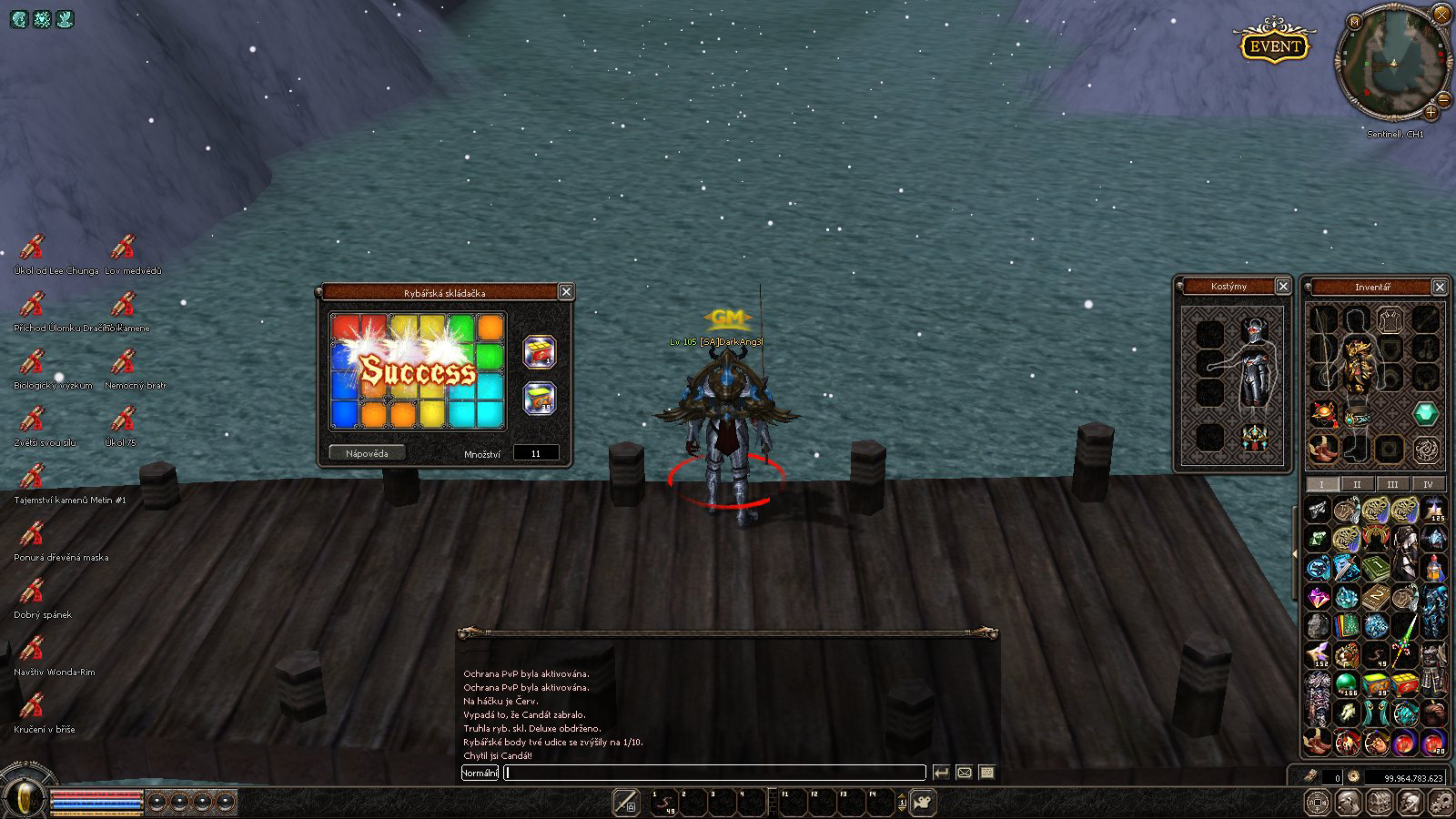Open the Lov medvědů quest scroll
This screenshot has height=819, width=1456.
pyautogui.click(x=123, y=248)
